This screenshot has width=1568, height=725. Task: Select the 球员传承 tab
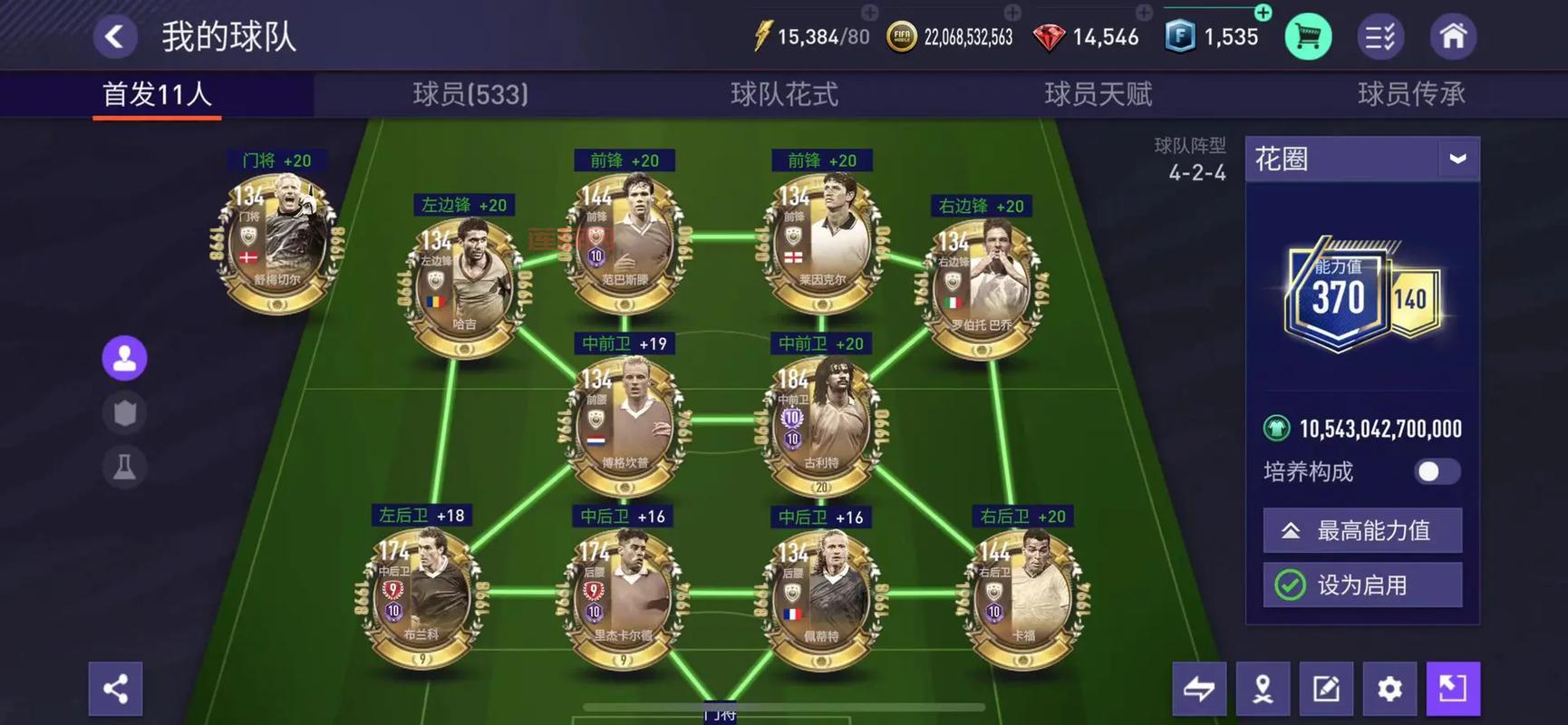[x=1410, y=94]
